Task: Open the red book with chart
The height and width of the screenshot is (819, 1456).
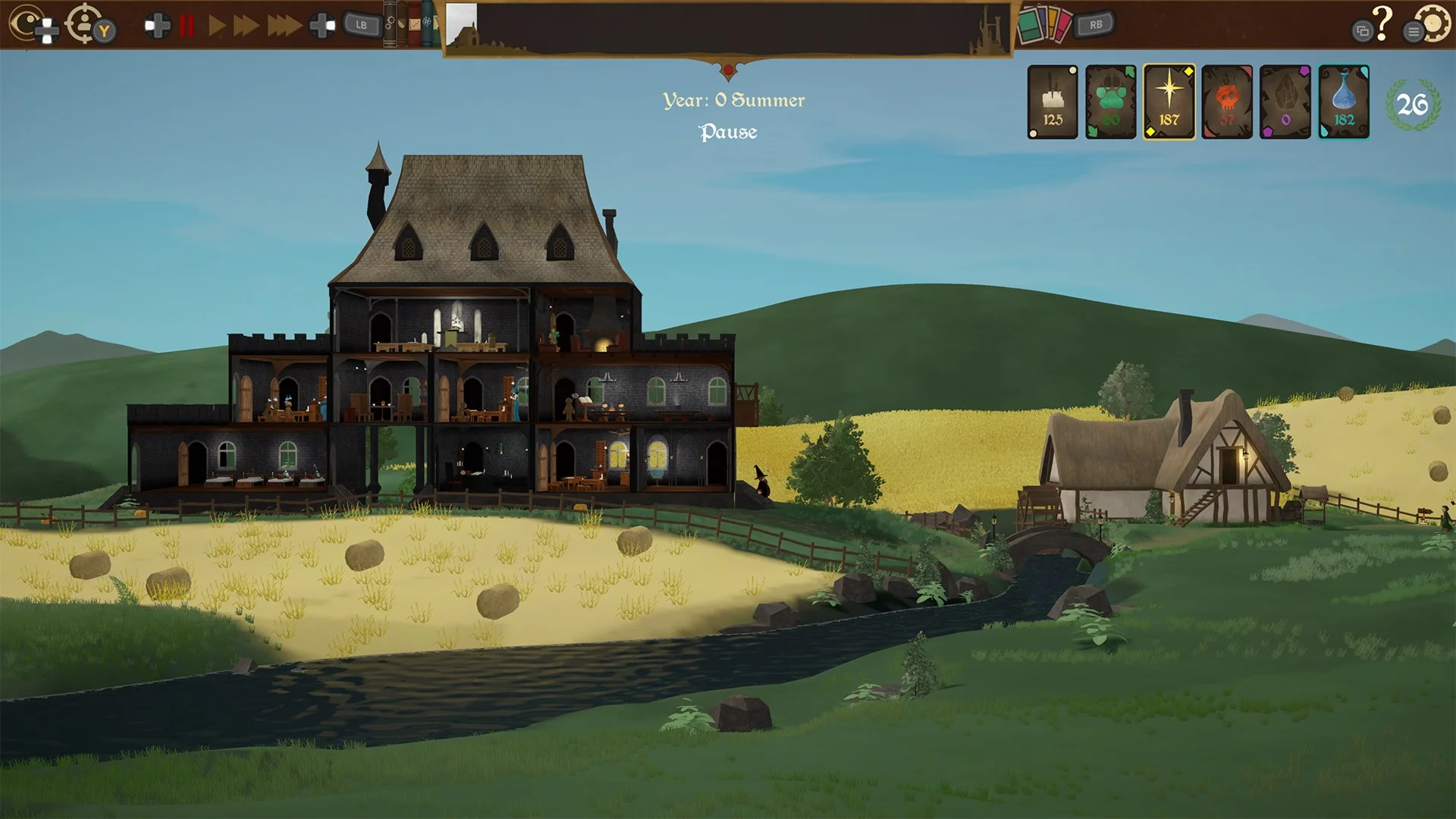Action: pos(415,24)
